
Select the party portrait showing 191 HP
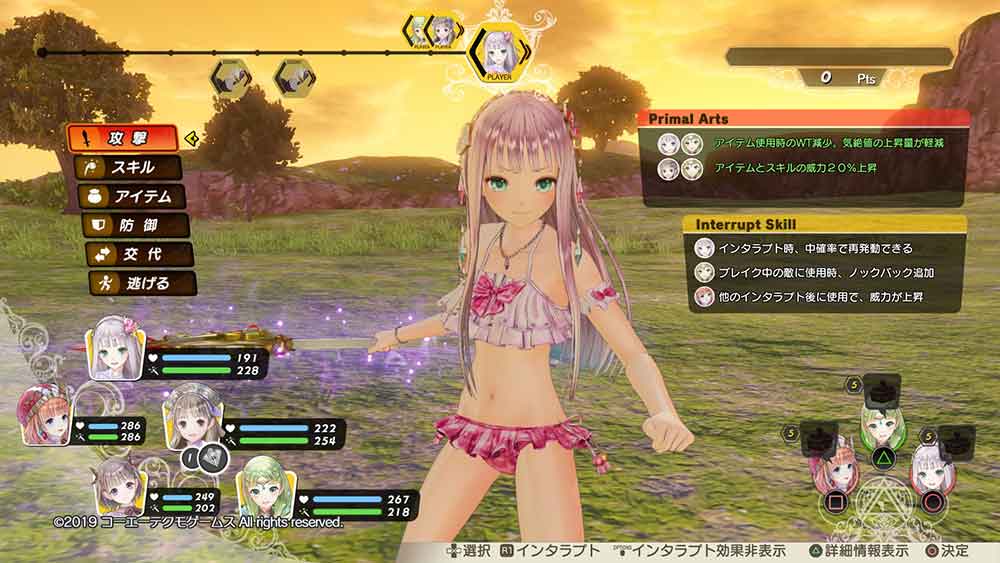[116, 348]
